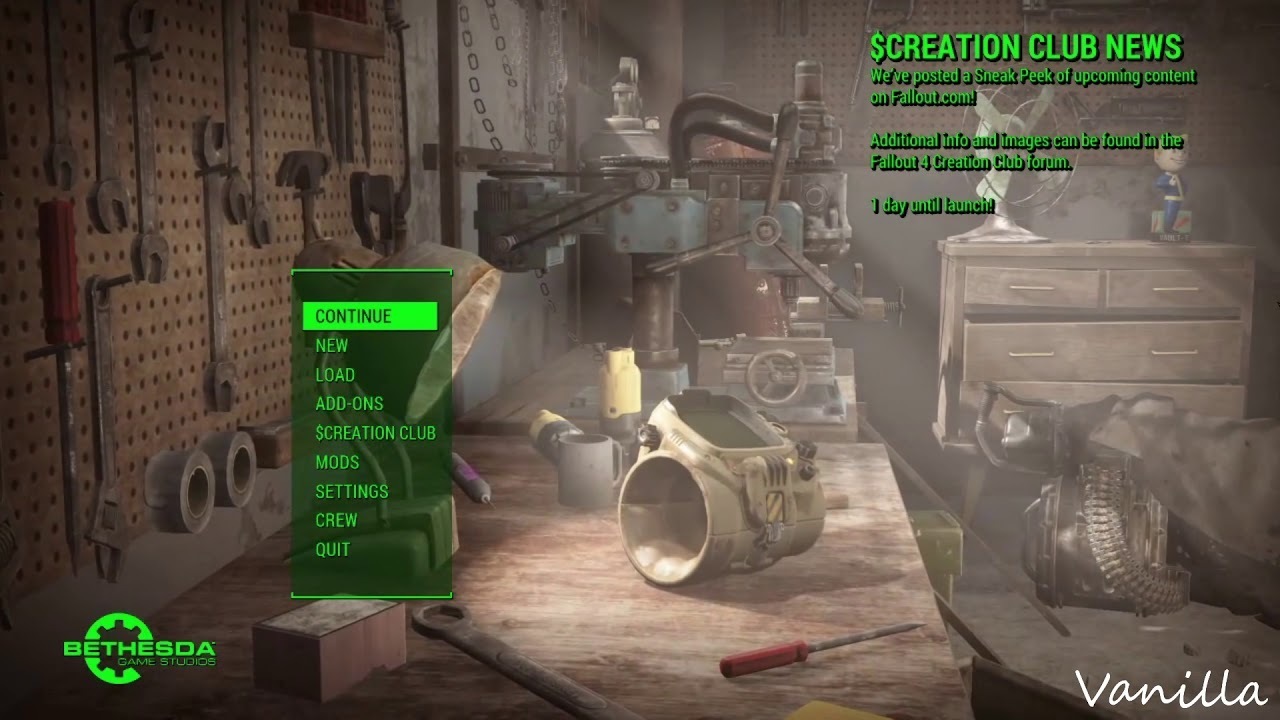Screen dimensions: 1280x720
Task: Select Continue to resume the game
Action: click(x=354, y=316)
